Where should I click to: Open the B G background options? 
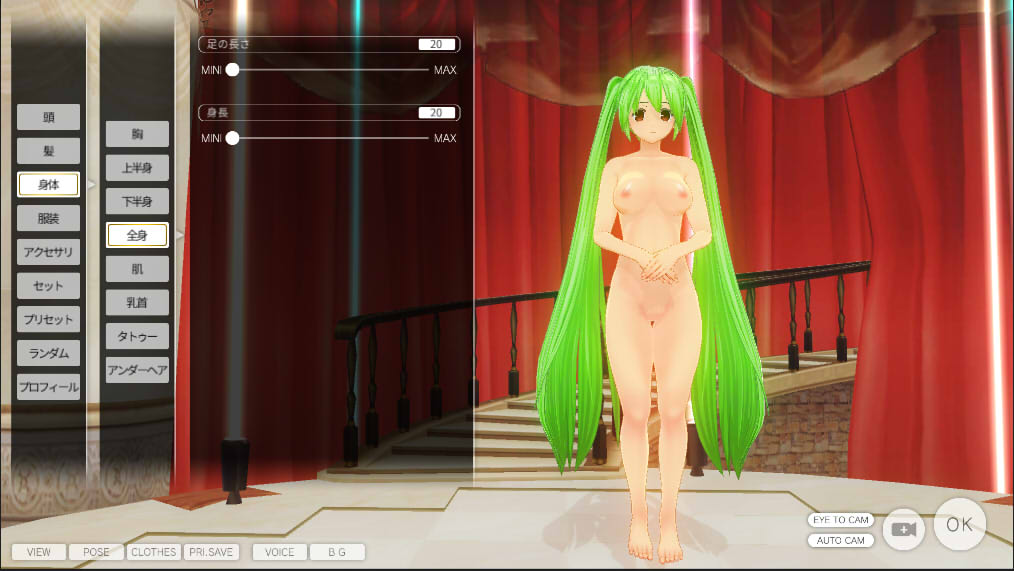click(337, 552)
